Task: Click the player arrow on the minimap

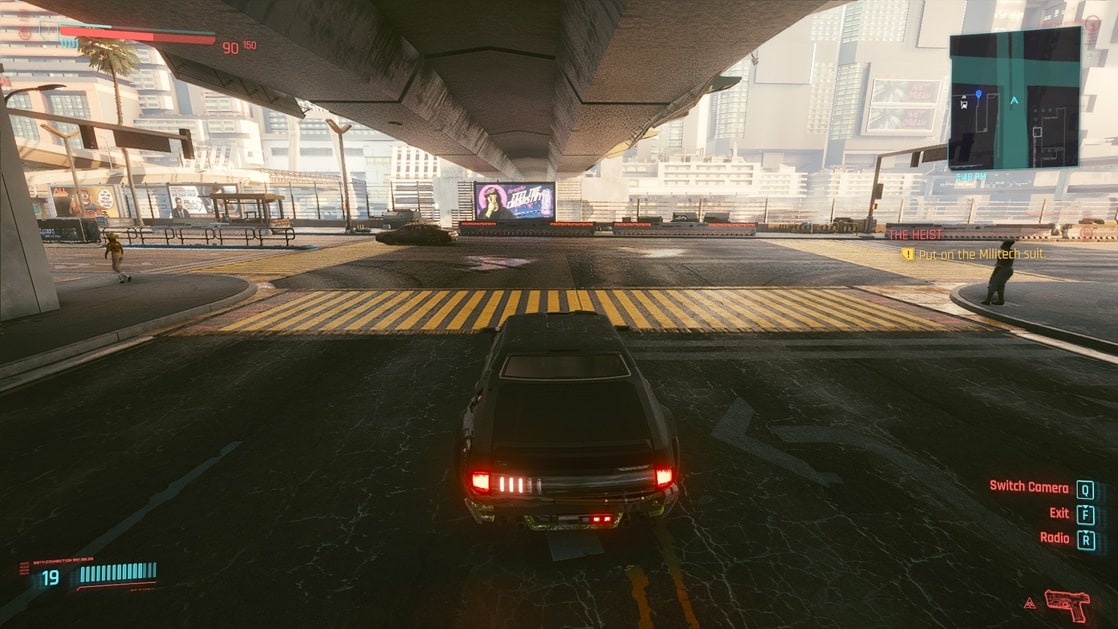Action: tap(1014, 100)
